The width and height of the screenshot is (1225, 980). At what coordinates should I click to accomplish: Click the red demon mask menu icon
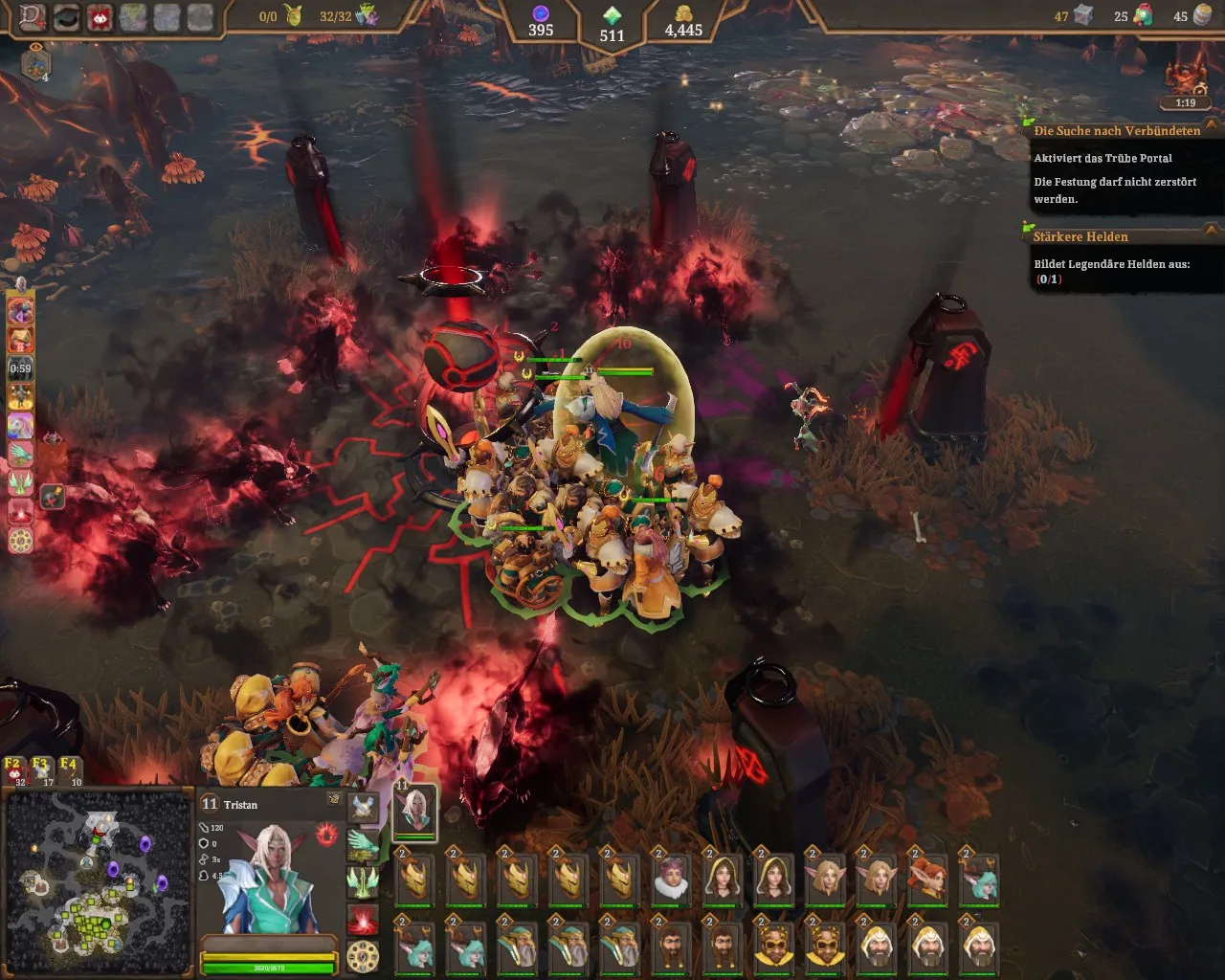[99, 16]
